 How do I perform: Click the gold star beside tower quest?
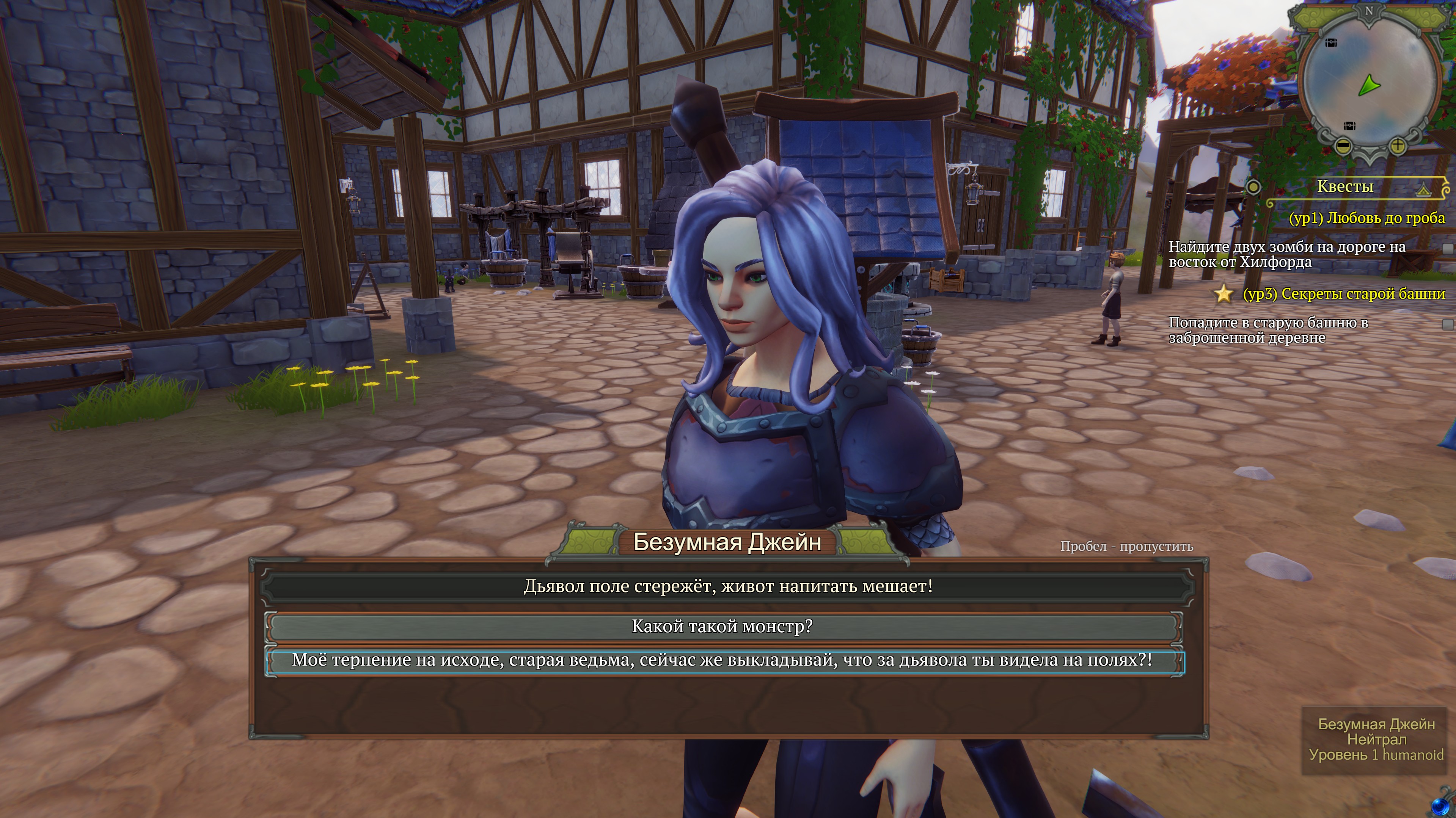(x=1224, y=294)
